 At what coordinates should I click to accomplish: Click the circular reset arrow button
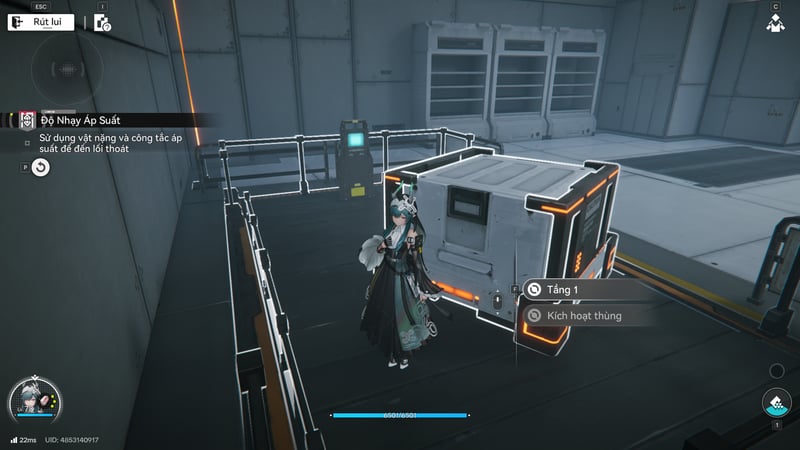tap(40, 168)
